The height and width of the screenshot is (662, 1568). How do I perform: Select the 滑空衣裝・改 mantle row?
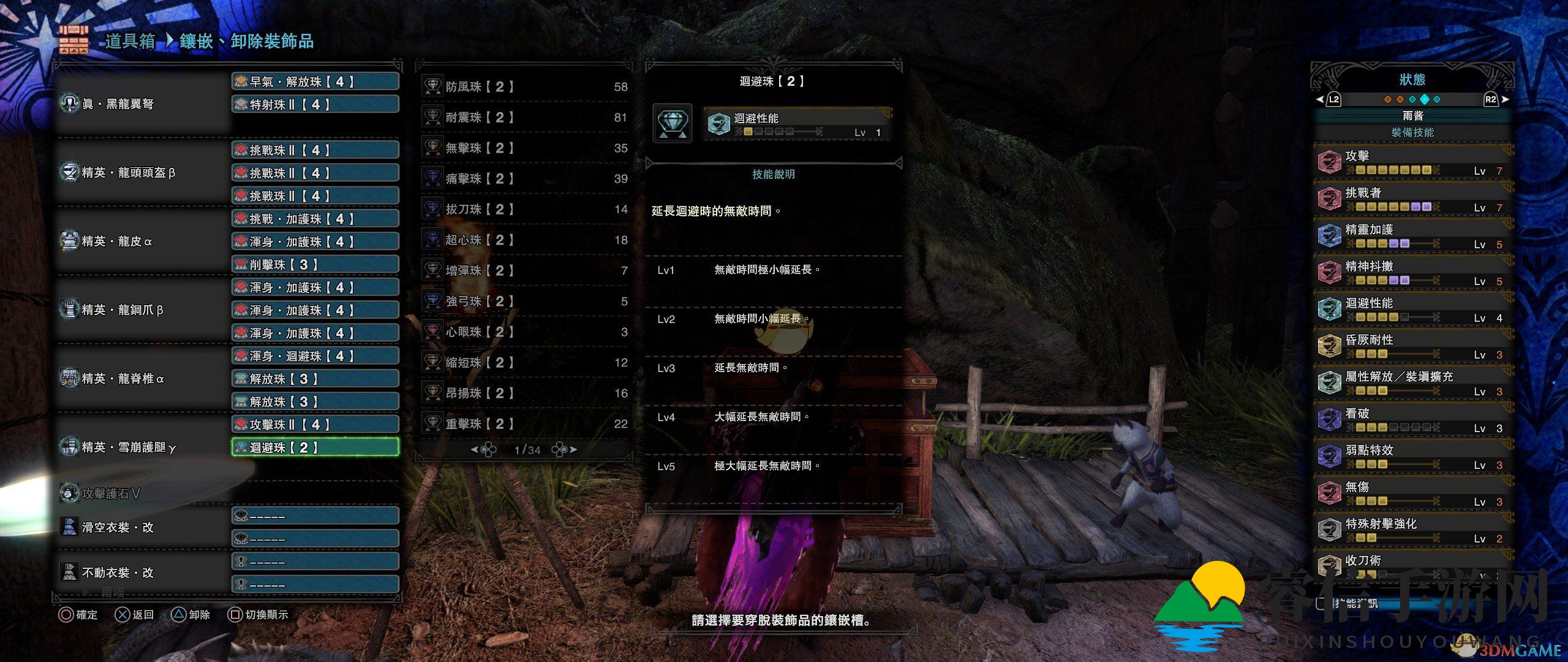click(x=142, y=527)
